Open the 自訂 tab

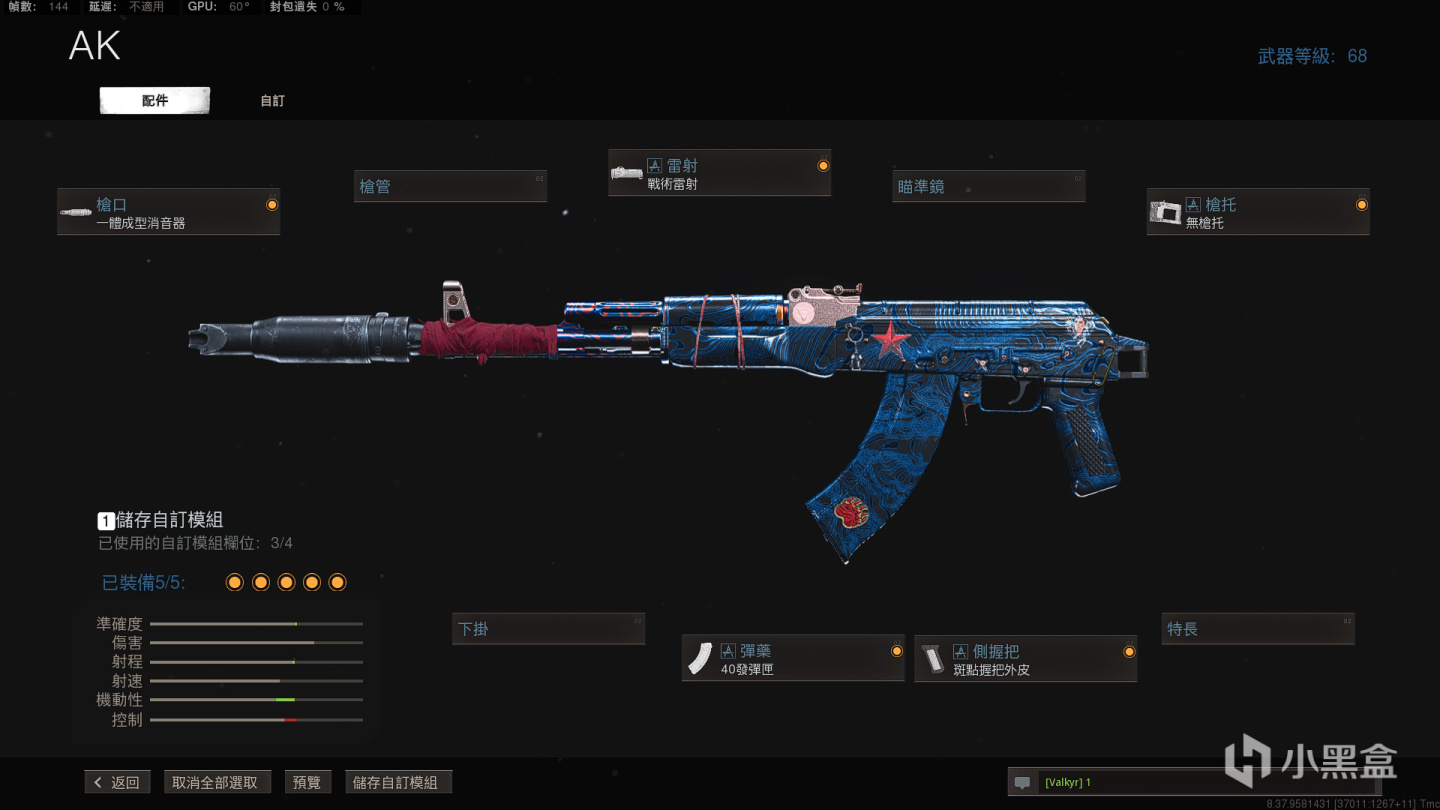point(272,101)
